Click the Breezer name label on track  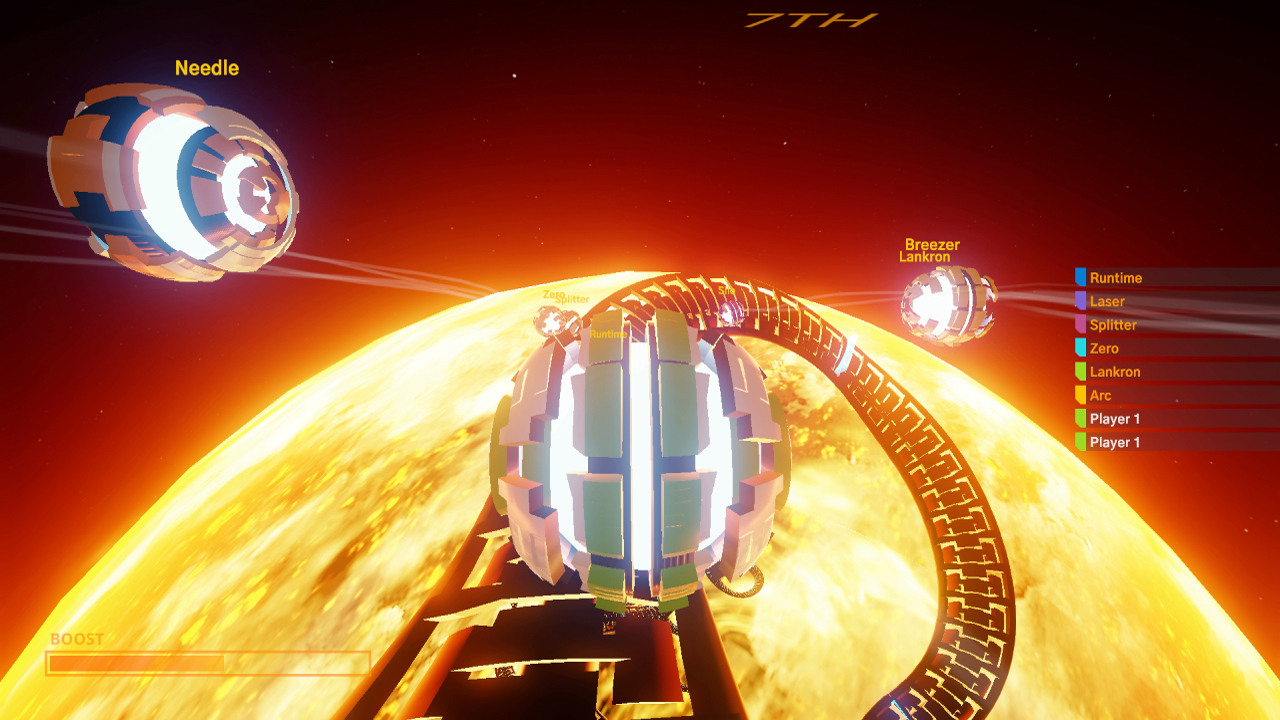930,244
